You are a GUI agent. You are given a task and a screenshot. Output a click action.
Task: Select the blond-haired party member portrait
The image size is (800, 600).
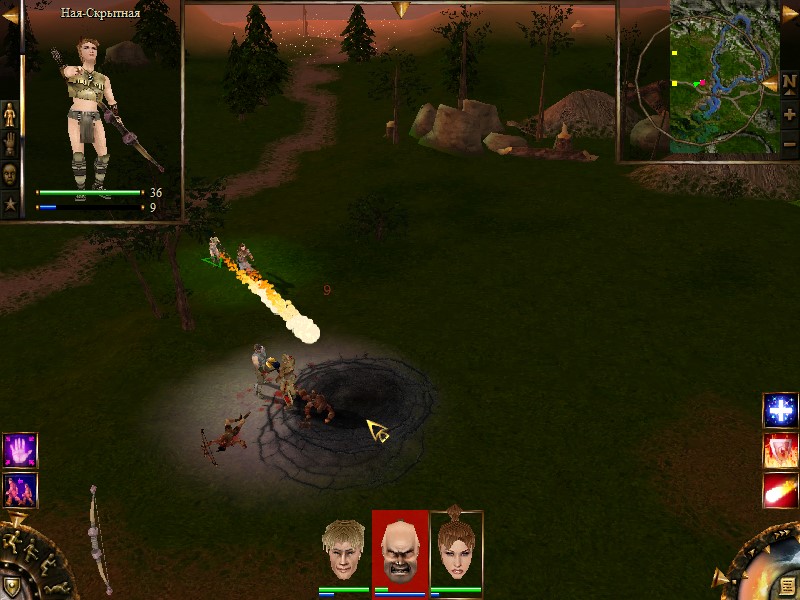point(343,550)
